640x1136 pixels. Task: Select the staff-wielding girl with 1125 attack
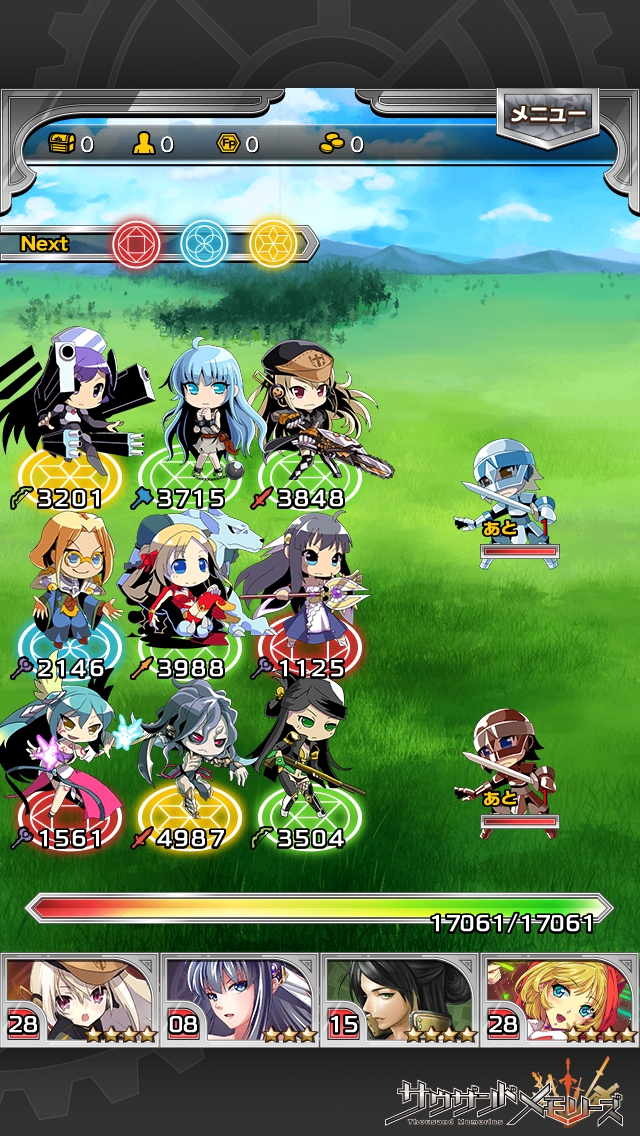(x=300, y=585)
